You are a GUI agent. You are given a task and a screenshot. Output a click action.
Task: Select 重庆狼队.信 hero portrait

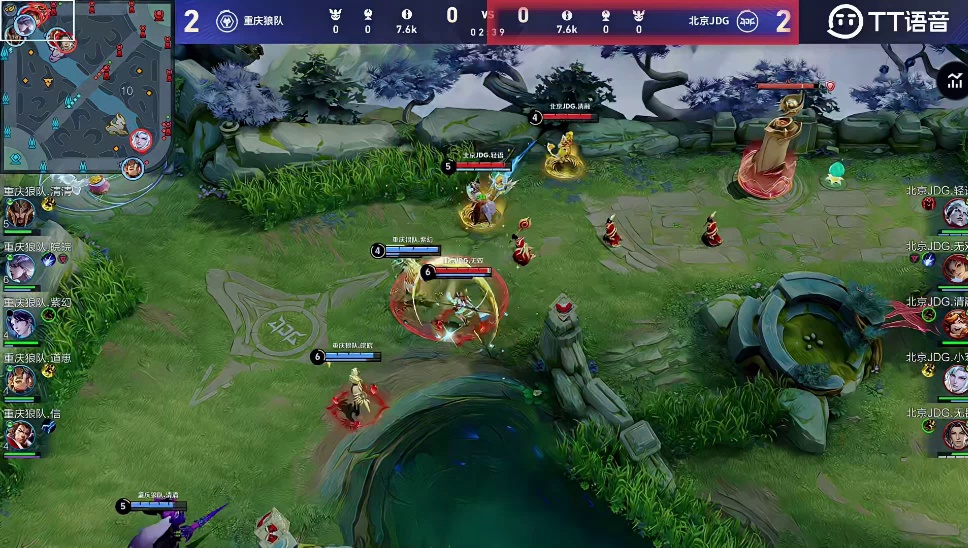pyautogui.click(x=20, y=434)
